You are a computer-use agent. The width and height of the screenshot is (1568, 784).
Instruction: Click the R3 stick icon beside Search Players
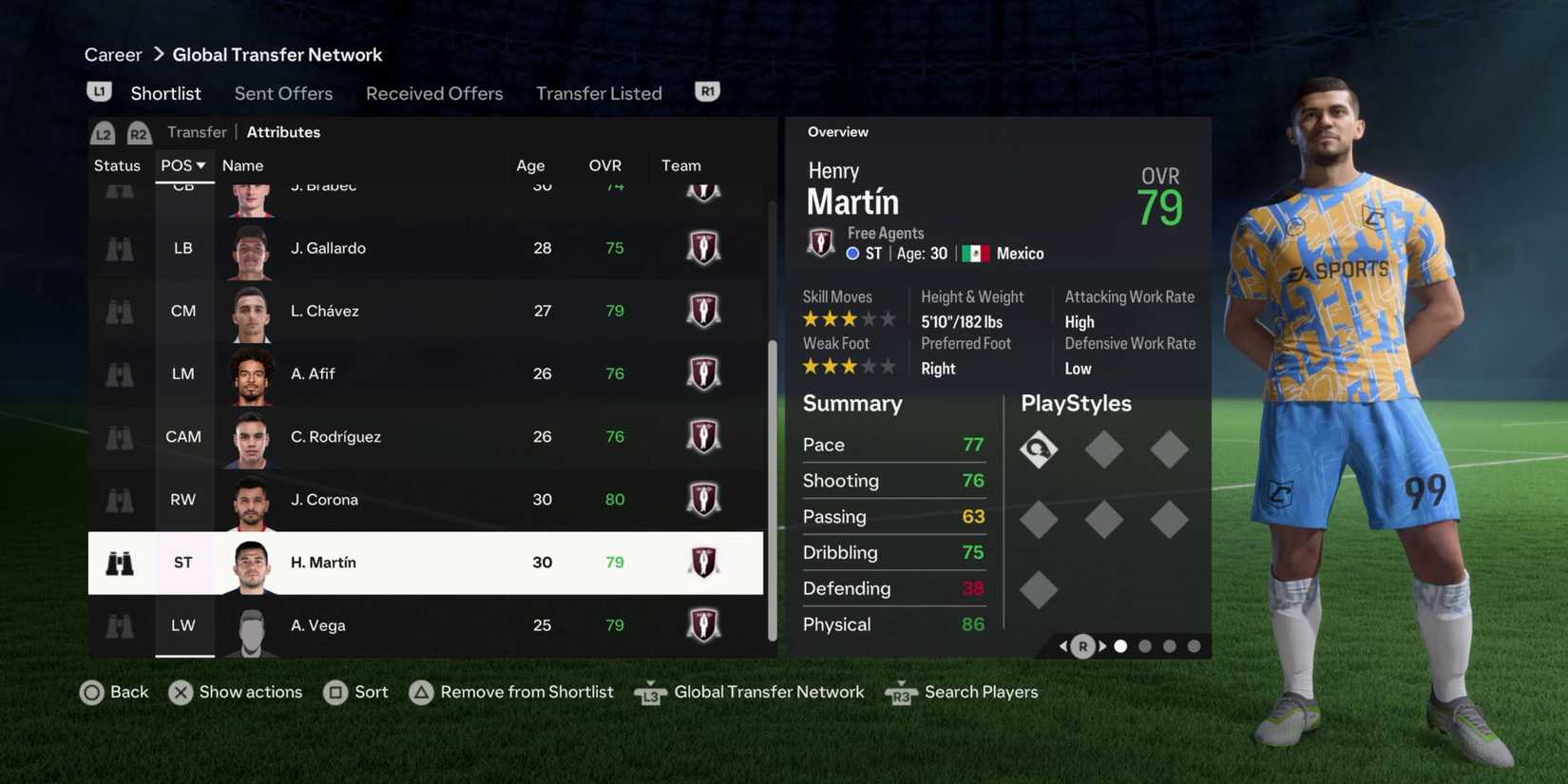coord(900,695)
